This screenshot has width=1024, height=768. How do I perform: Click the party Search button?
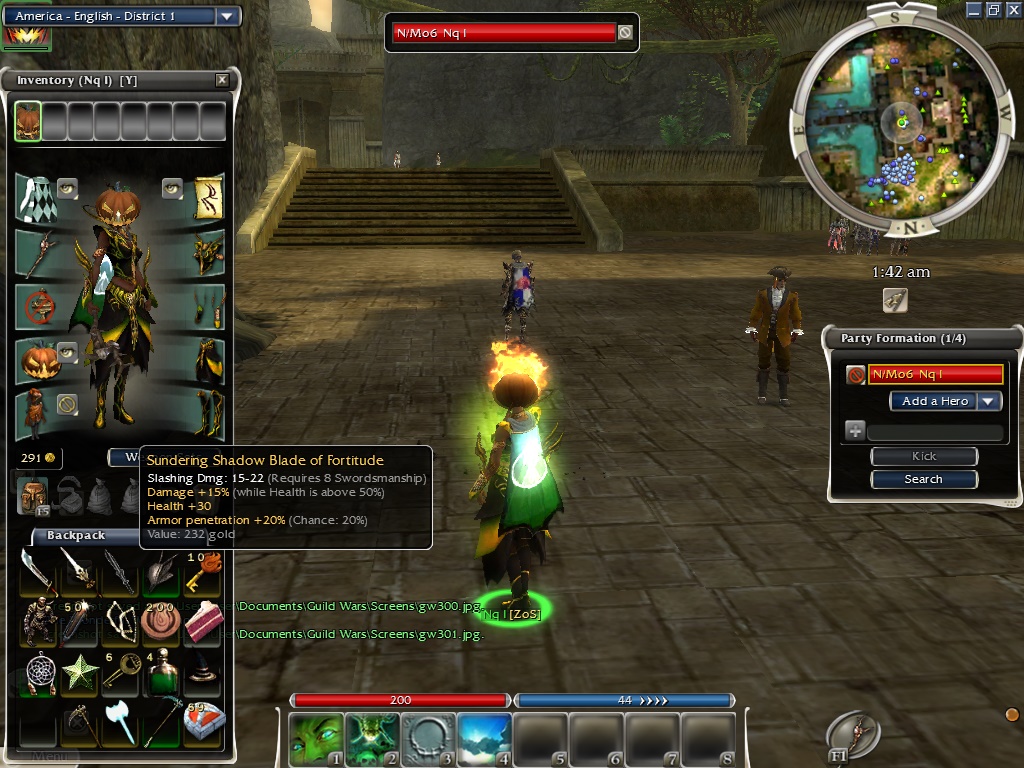pyautogui.click(x=923, y=479)
